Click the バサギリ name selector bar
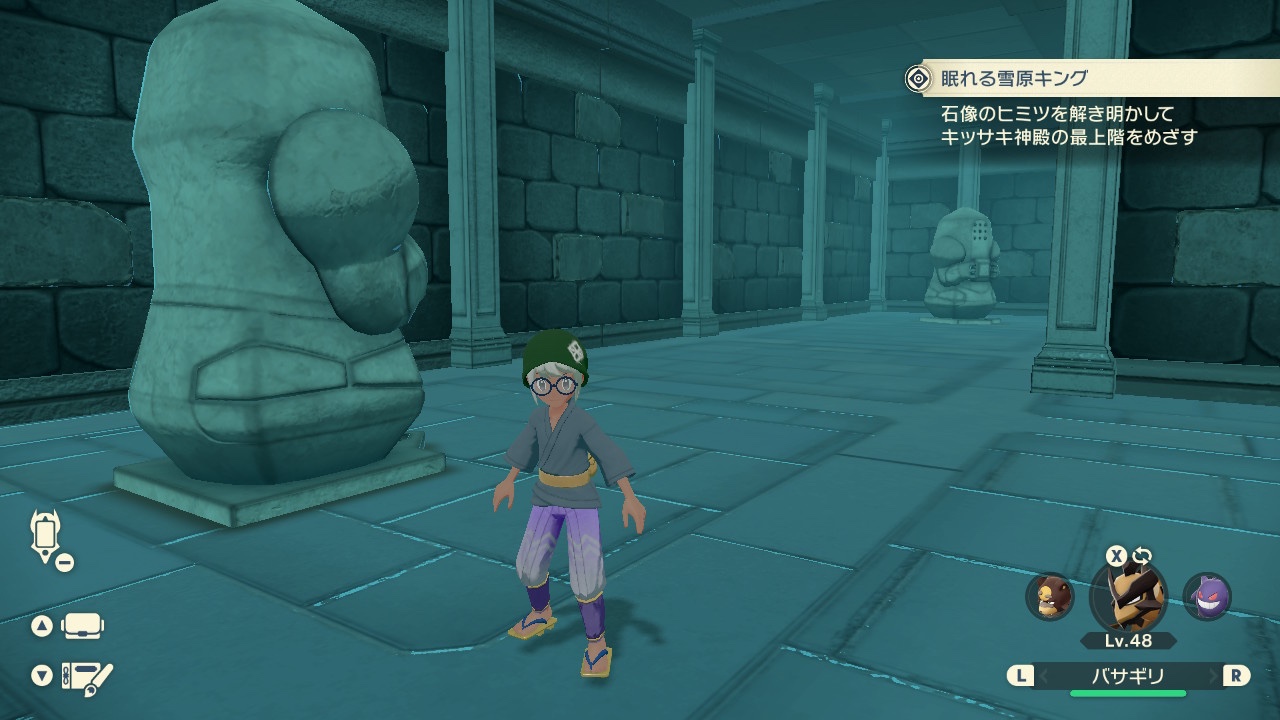The height and width of the screenshot is (720, 1280). click(x=1128, y=676)
